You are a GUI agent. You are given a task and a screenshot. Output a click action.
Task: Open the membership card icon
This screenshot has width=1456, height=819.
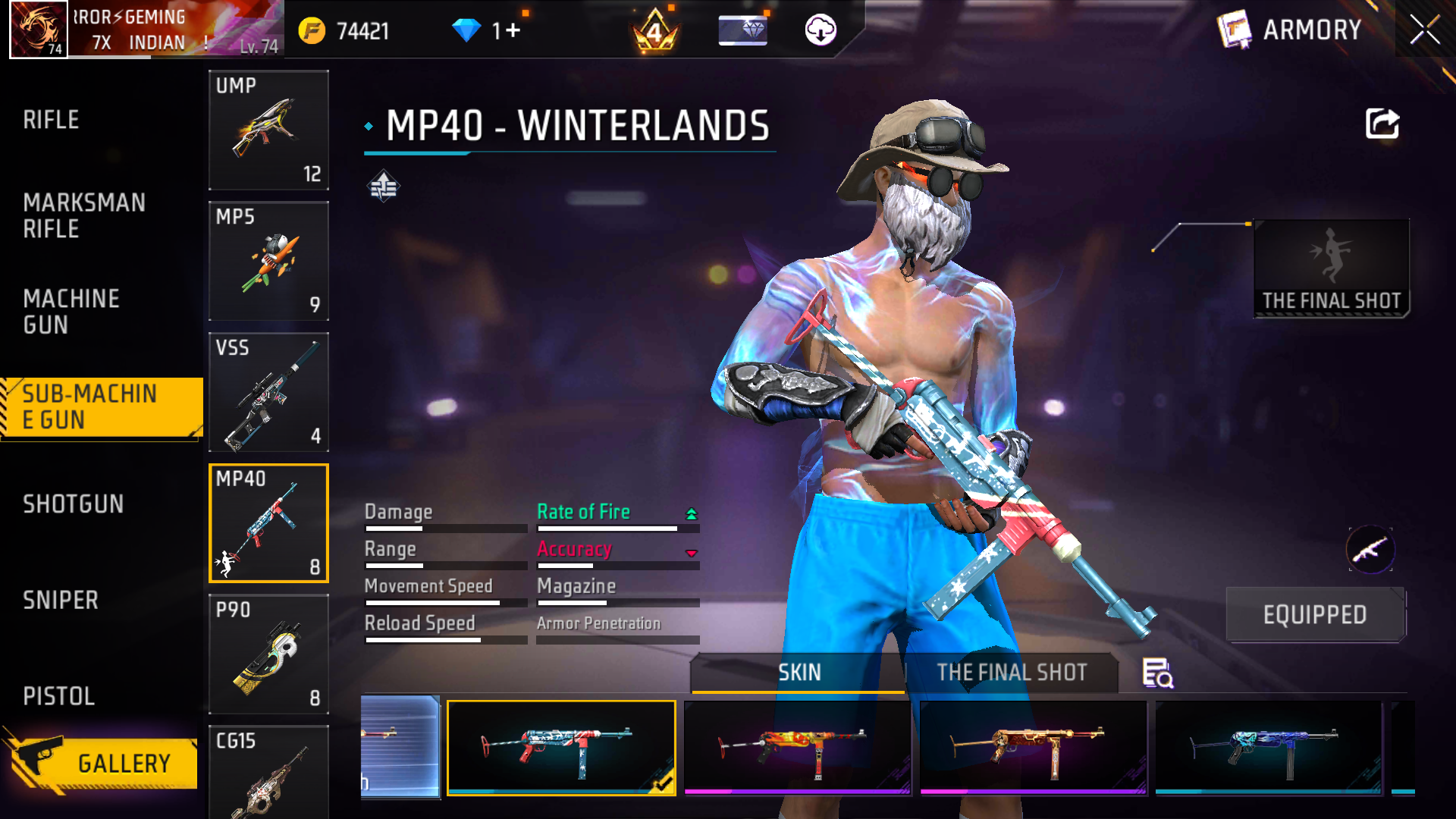pyautogui.click(x=743, y=30)
